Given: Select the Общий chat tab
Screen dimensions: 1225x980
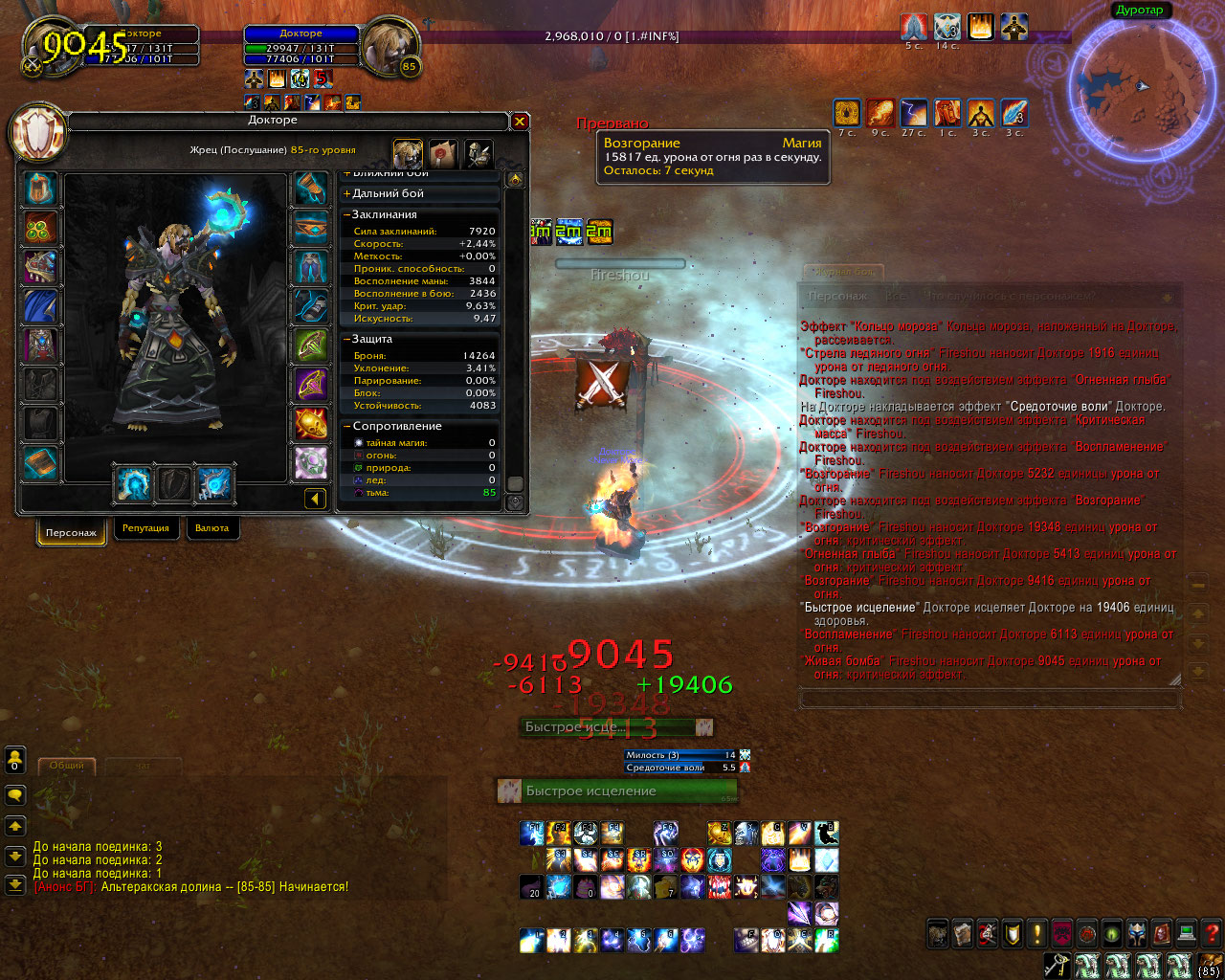Looking at the screenshot, I should tap(66, 766).
